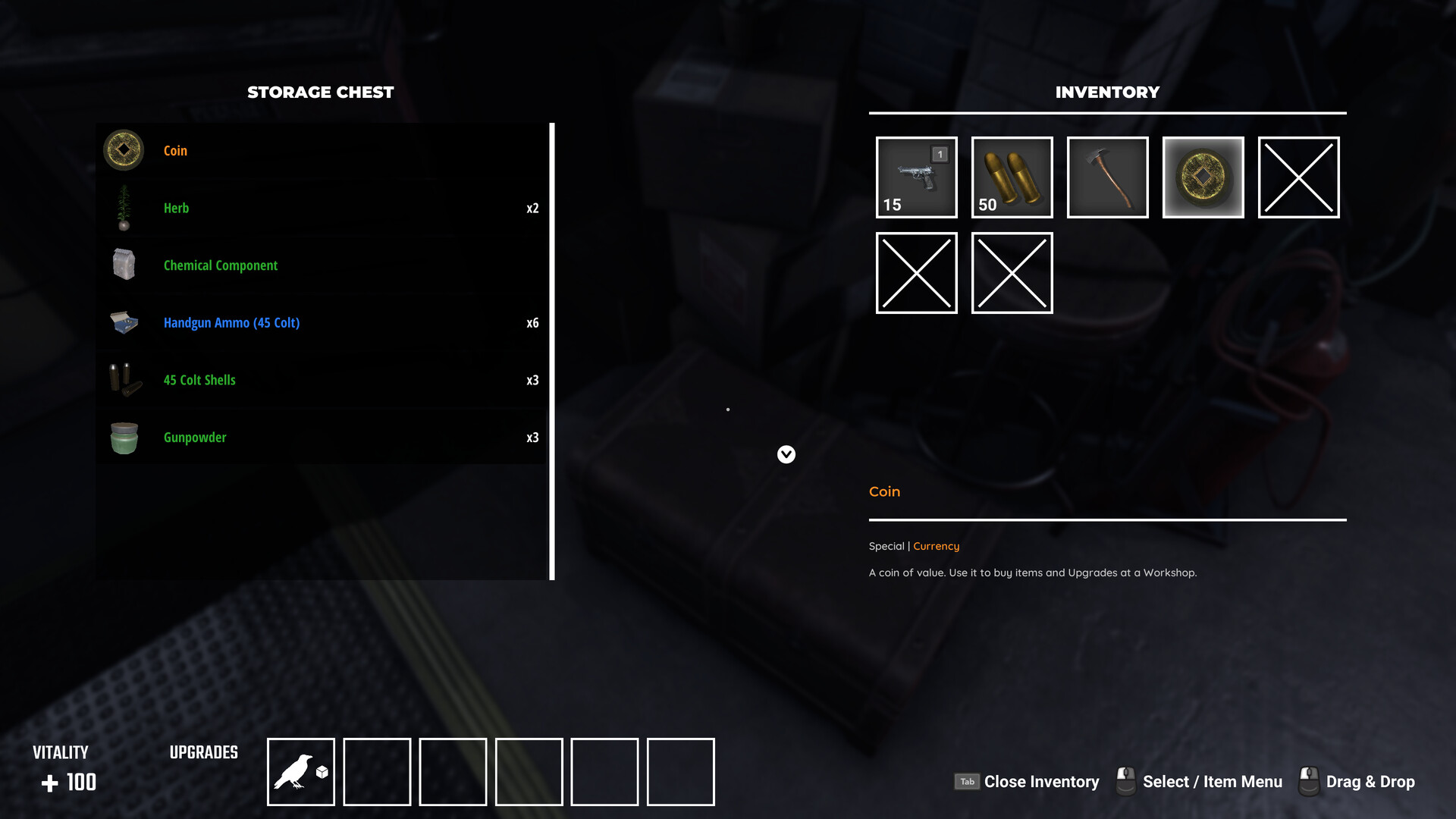Select the 45 Colt Shells bullet icon
Viewport: 1456px width, 819px height.
(124, 380)
